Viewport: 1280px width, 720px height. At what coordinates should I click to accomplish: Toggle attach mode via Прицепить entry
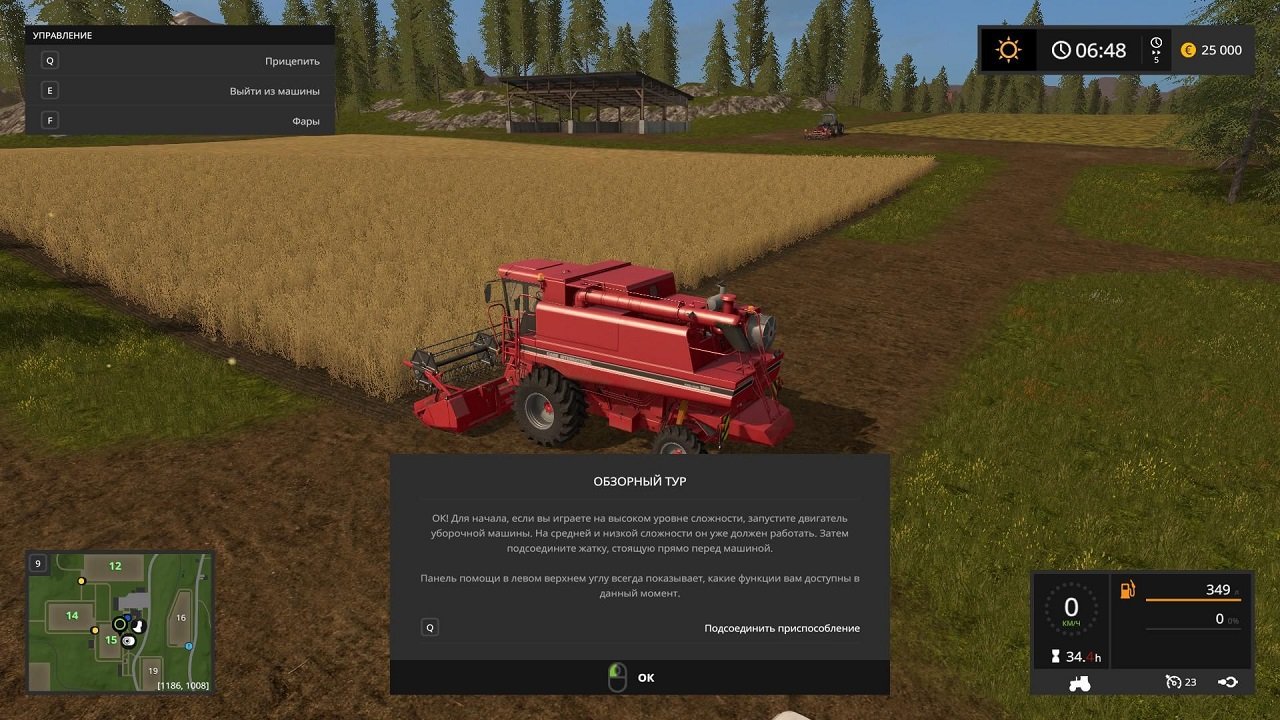coord(292,61)
